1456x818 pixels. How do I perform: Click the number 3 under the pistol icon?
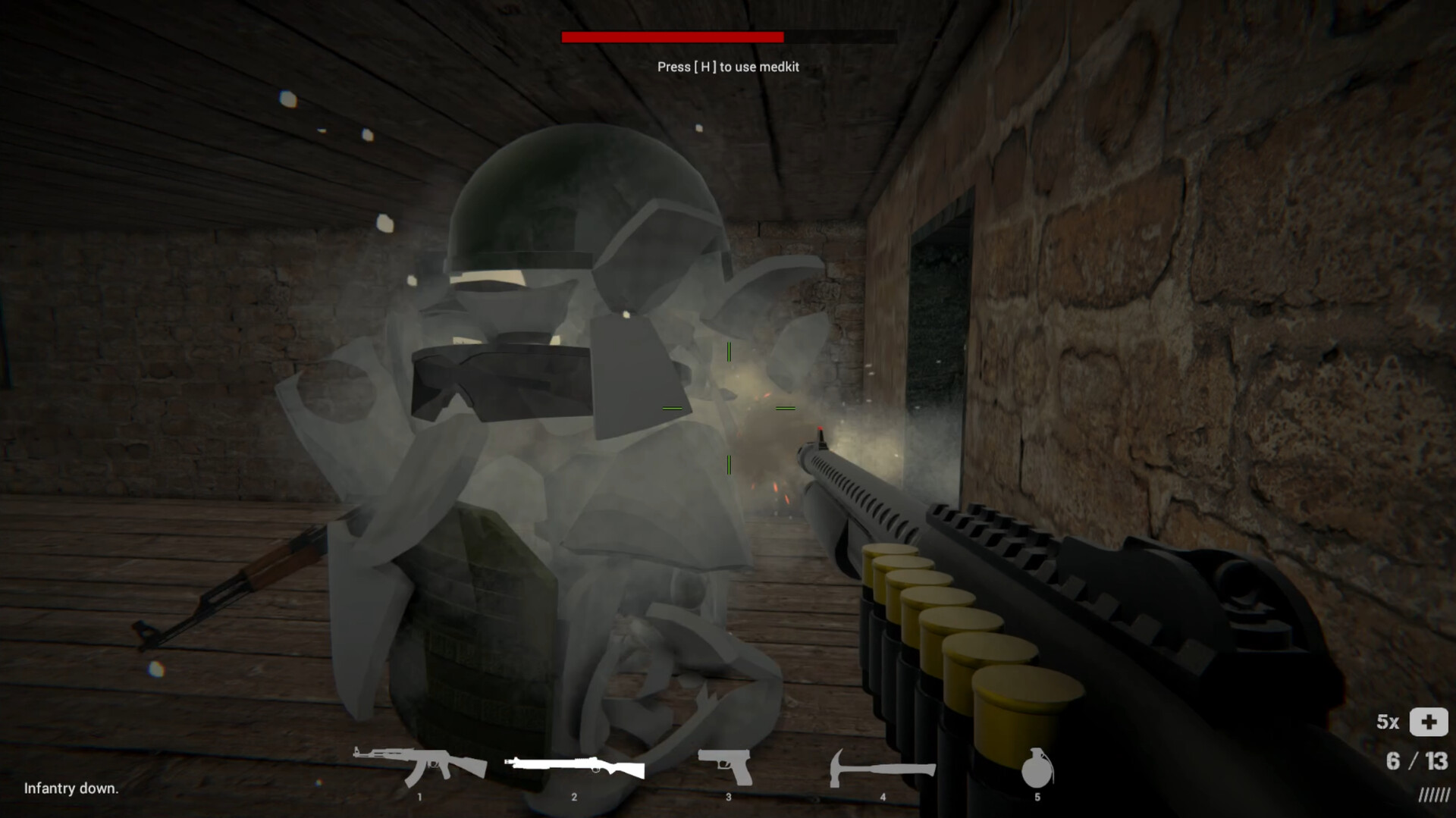click(729, 797)
